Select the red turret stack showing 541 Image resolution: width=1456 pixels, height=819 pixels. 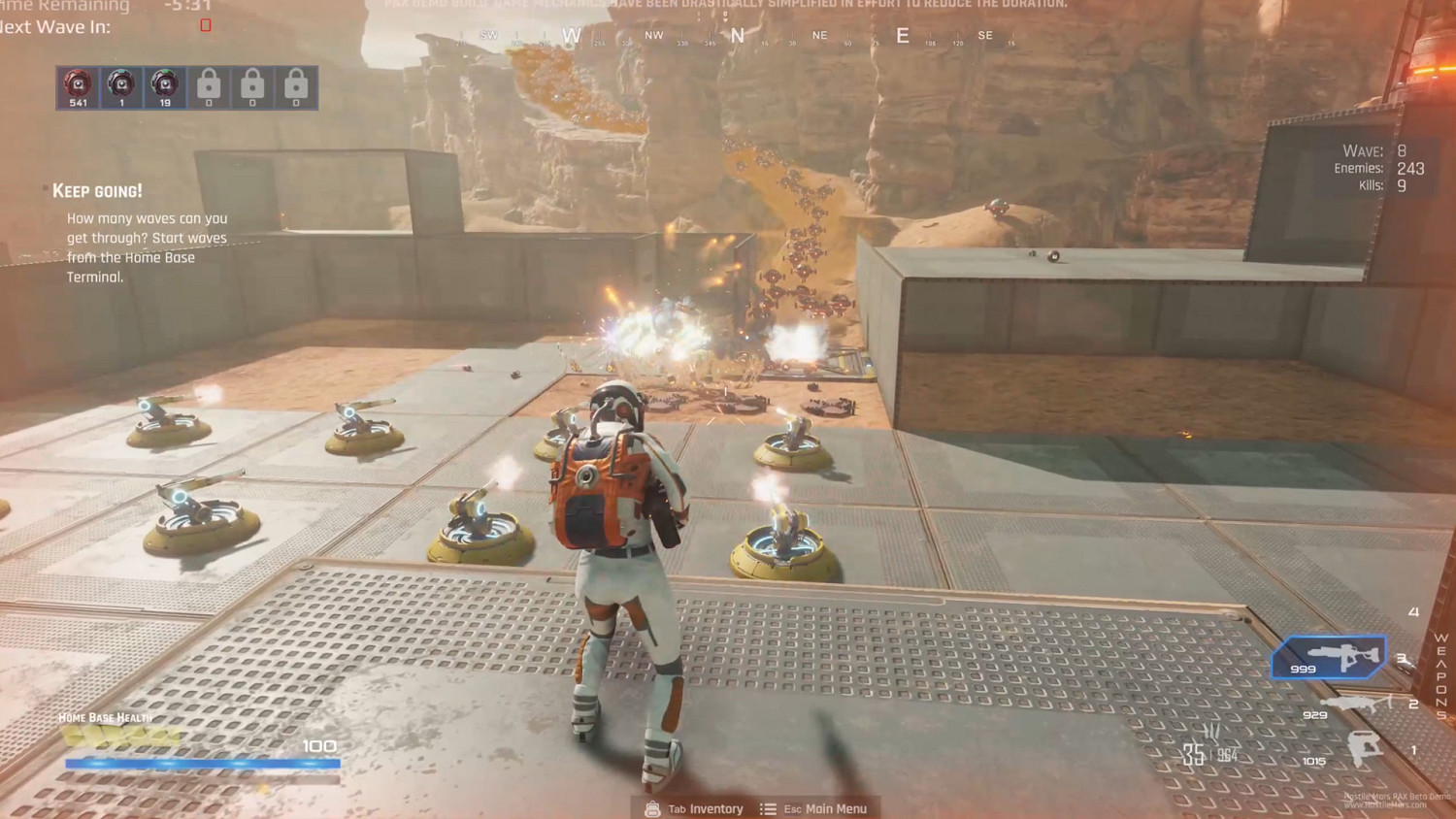click(78, 86)
